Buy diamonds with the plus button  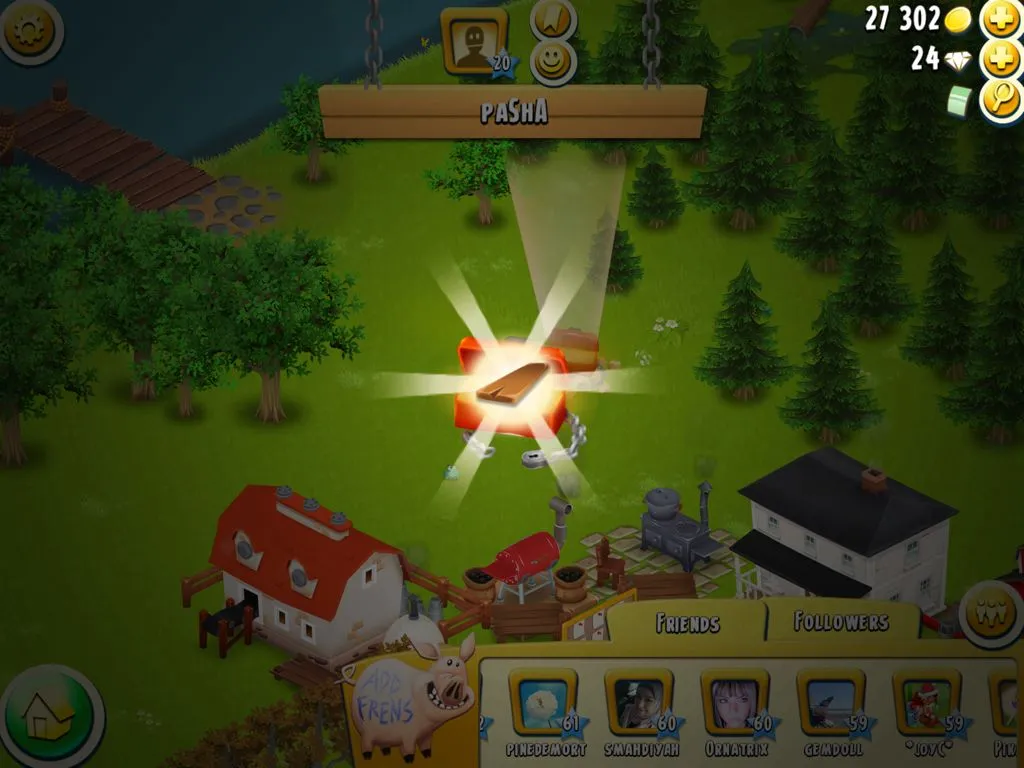[x=1000, y=58]
